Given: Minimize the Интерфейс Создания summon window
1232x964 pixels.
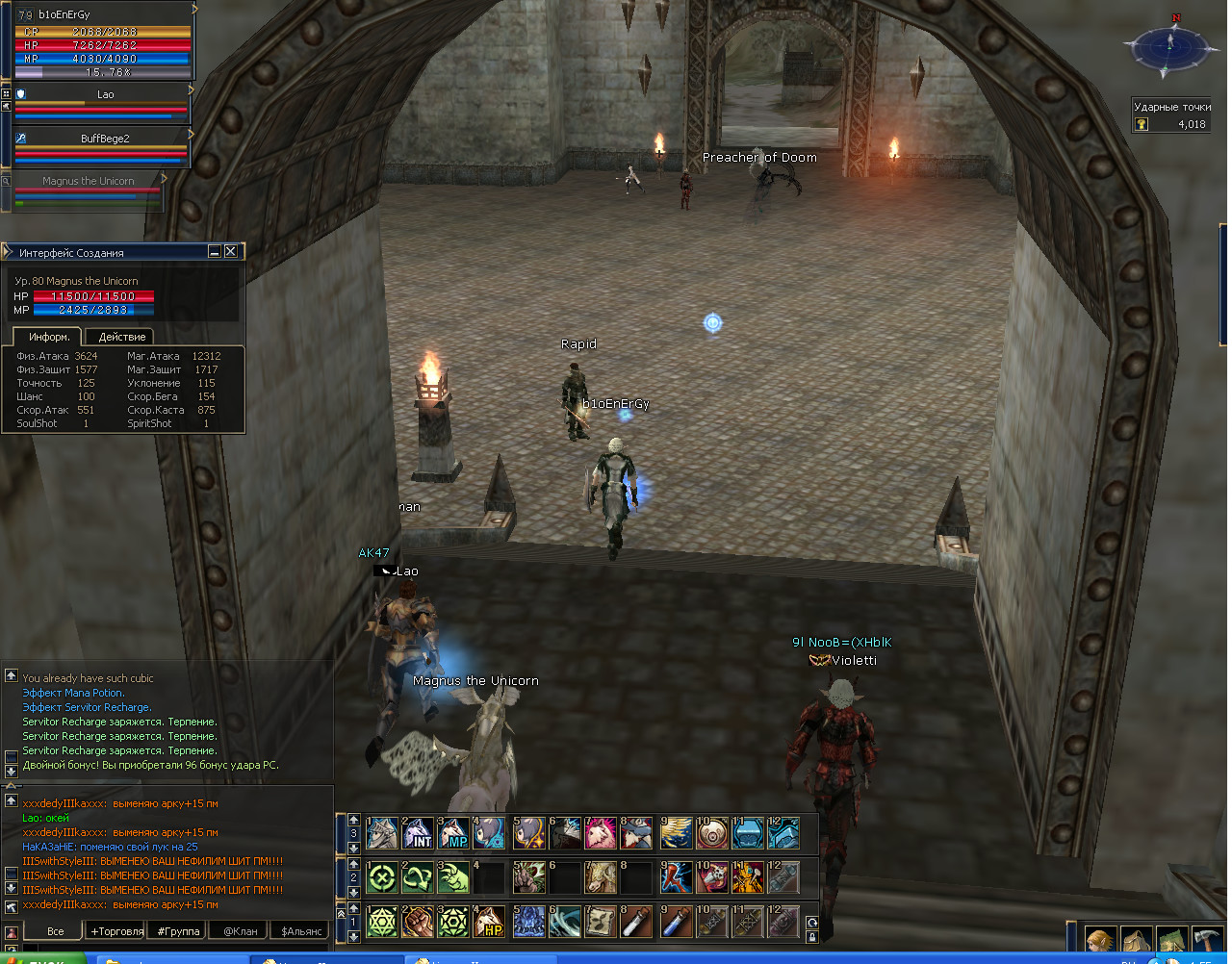Looking at the screenshot, I should point(215,252).
